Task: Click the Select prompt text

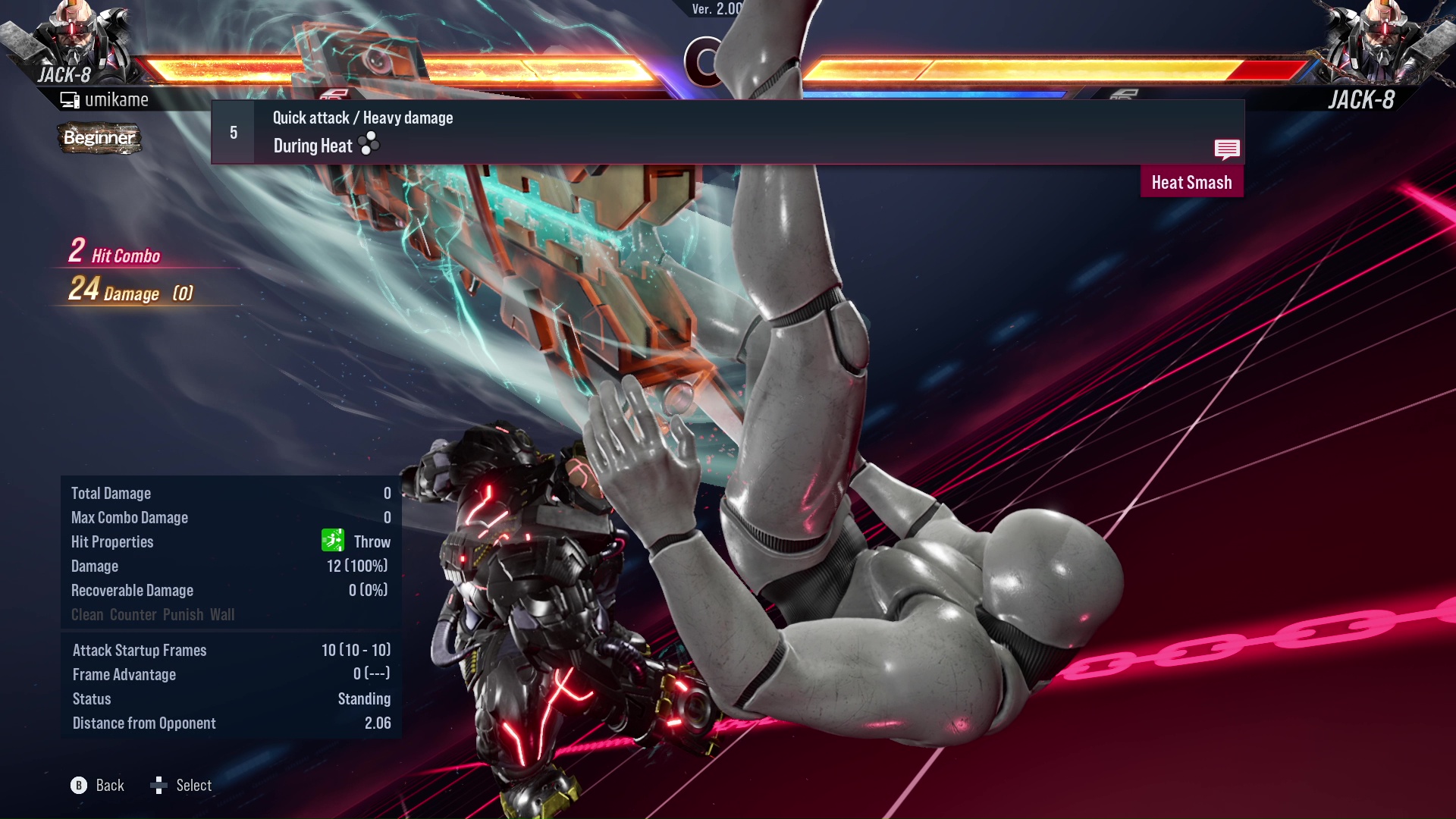Action: coord(194,786)
